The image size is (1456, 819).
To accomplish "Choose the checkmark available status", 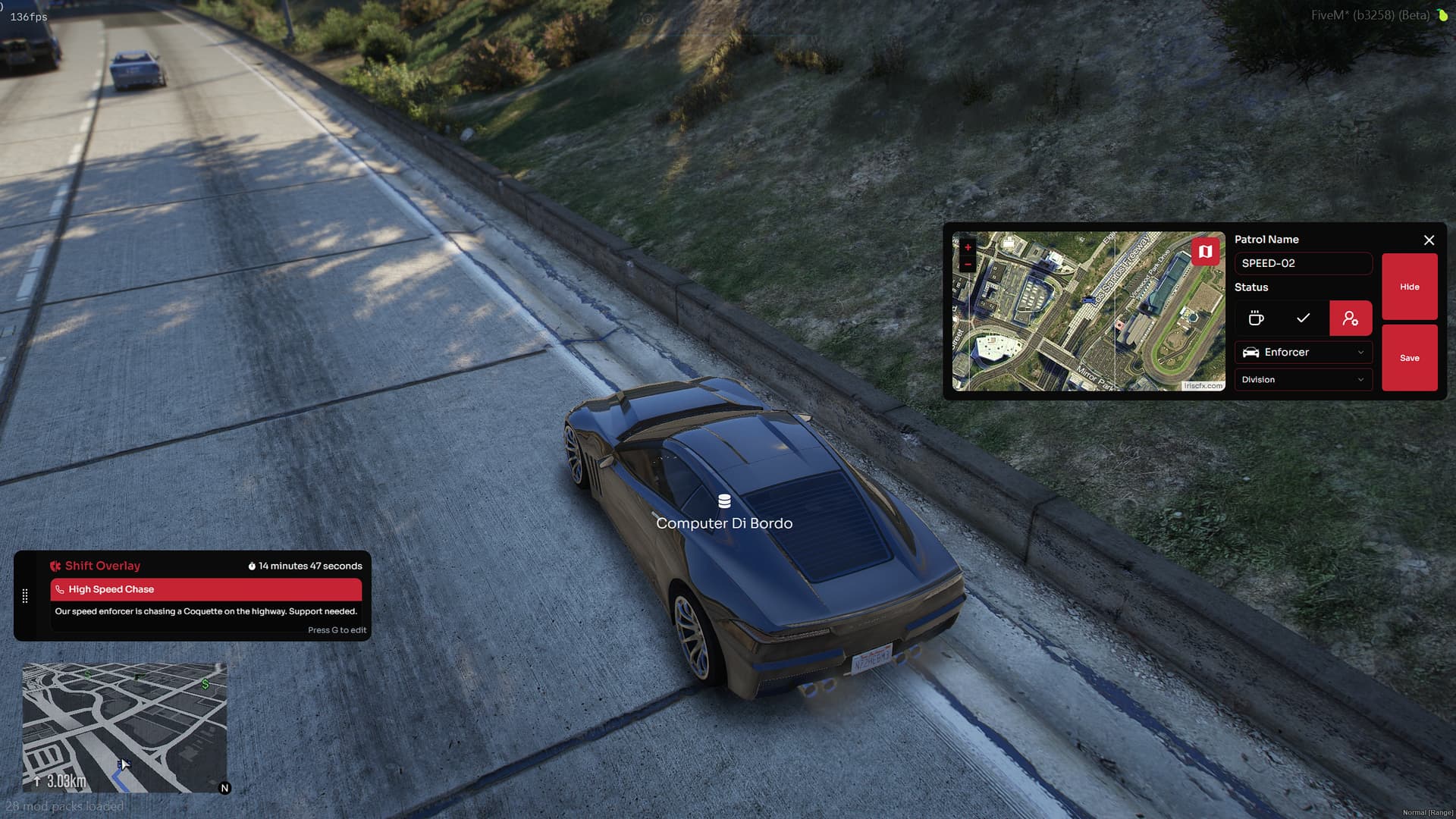I will click(x=1303, y=318).
